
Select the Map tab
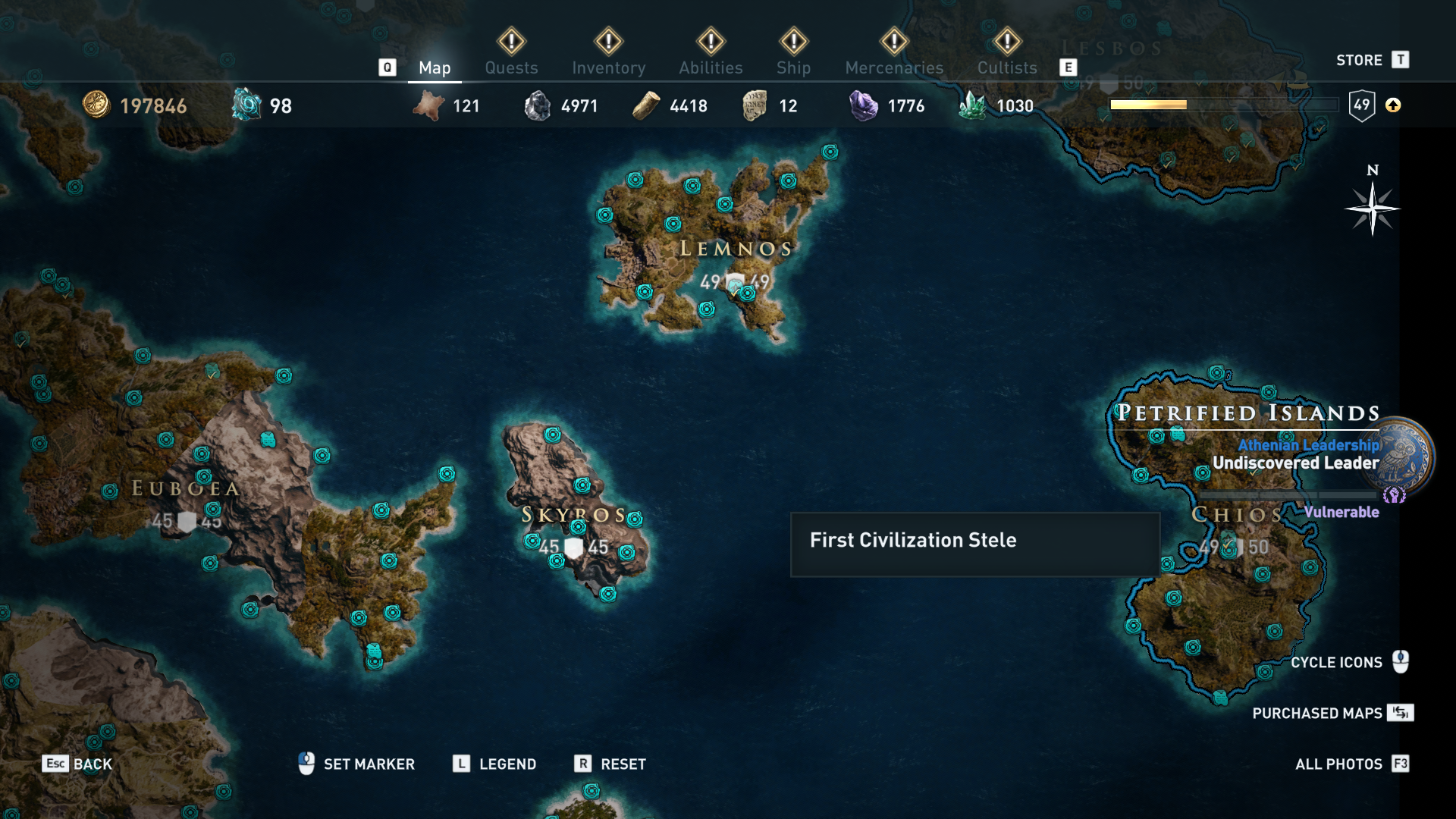tap(435, 67)
